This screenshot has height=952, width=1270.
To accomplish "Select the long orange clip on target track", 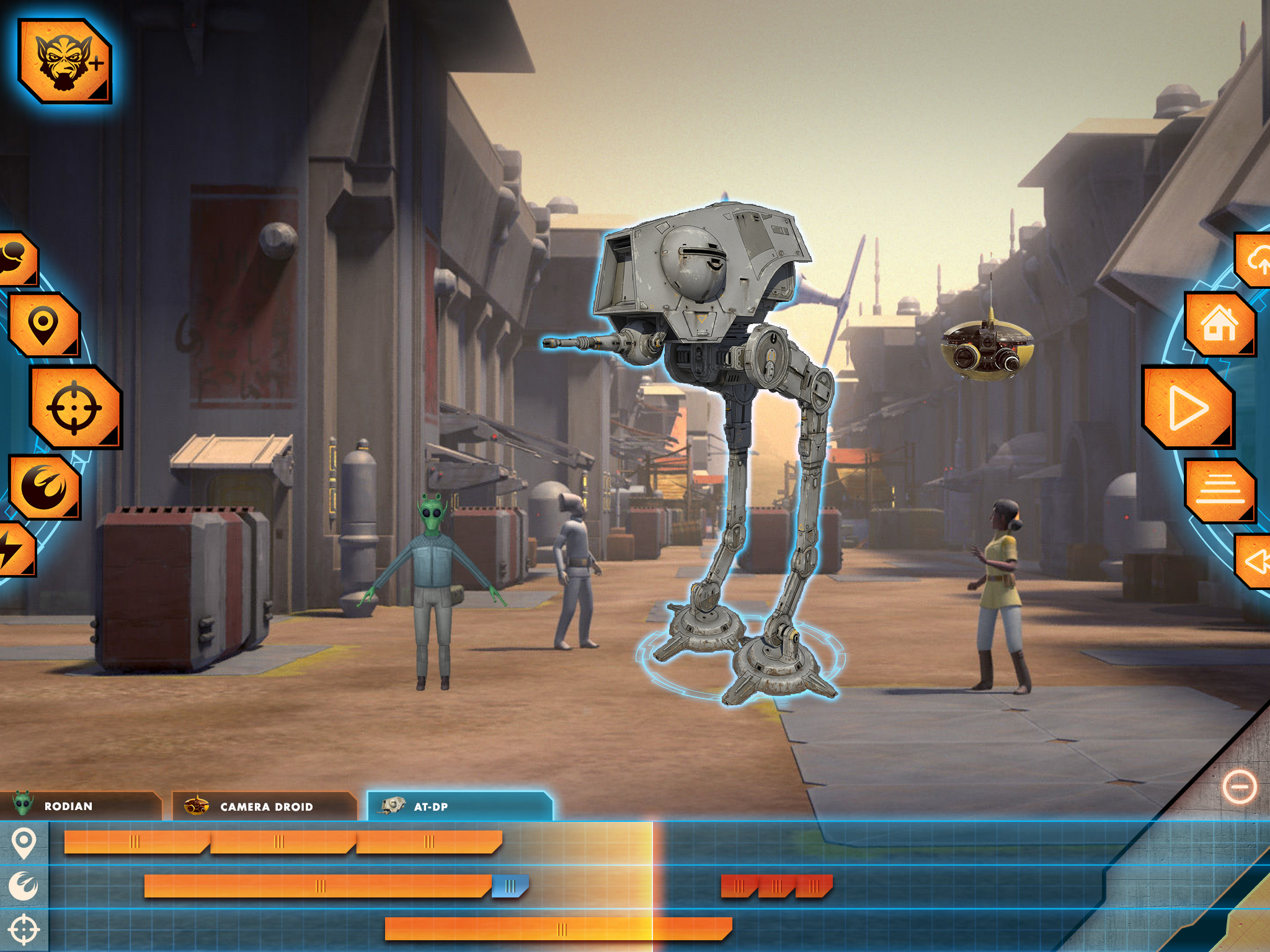I will tap(558, 928).
